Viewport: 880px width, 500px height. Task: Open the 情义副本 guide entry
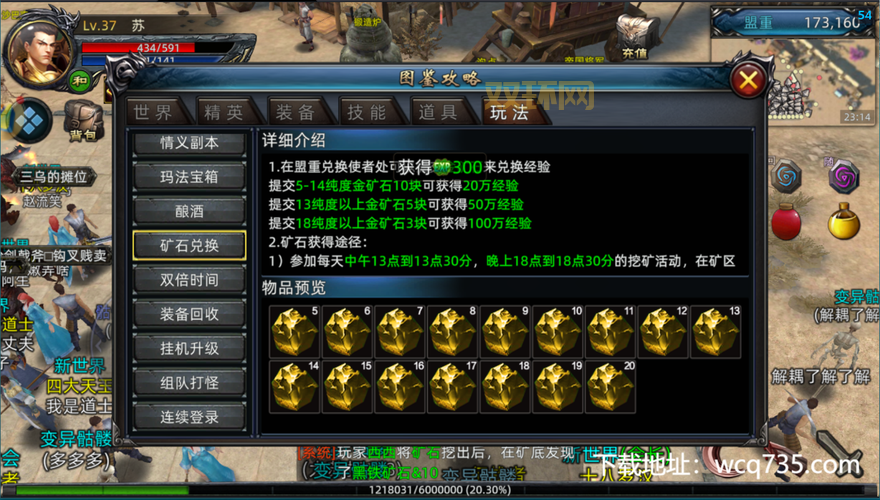coord(189,143)
